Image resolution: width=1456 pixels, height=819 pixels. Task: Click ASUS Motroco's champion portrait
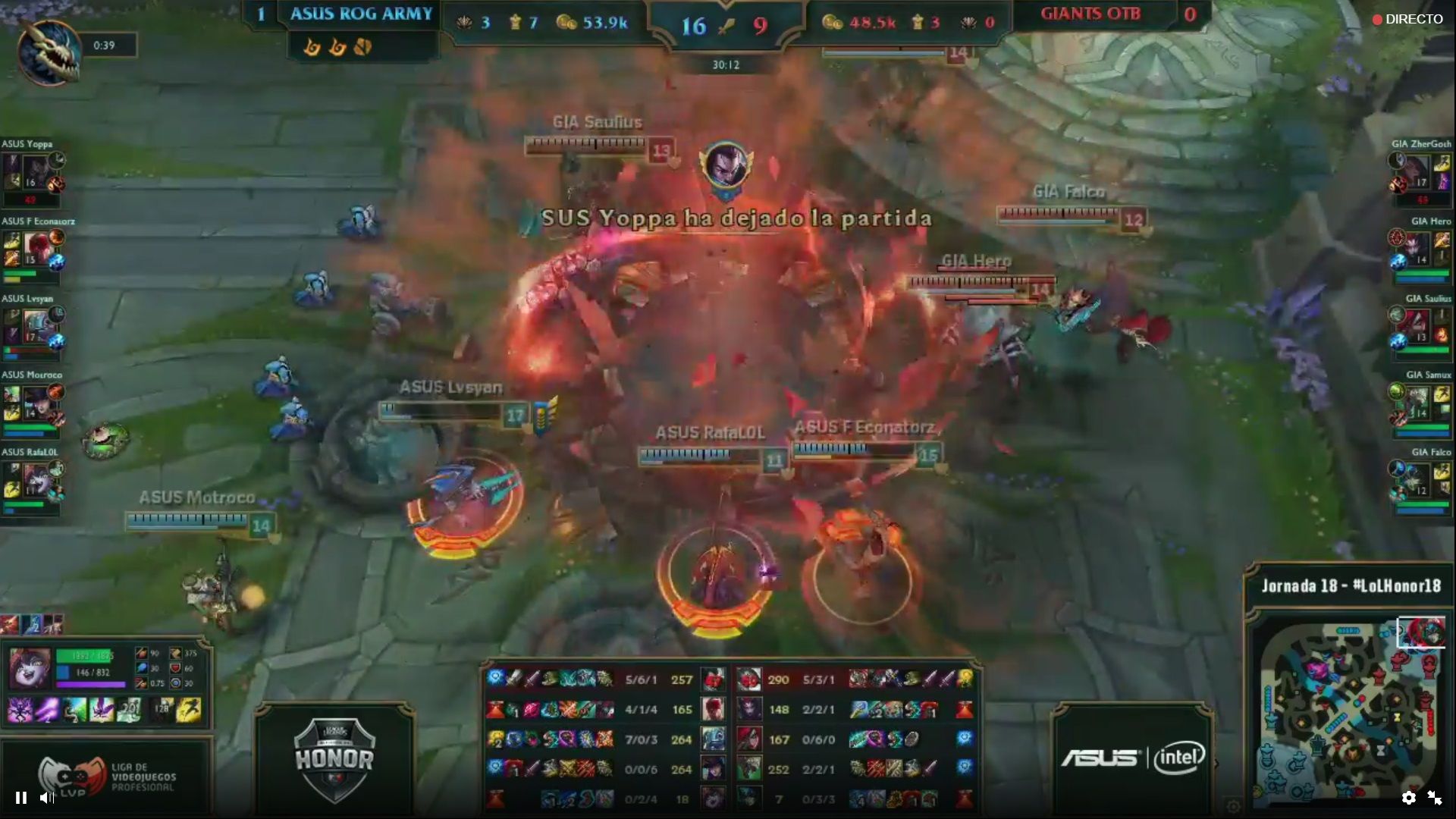point(36,403)
